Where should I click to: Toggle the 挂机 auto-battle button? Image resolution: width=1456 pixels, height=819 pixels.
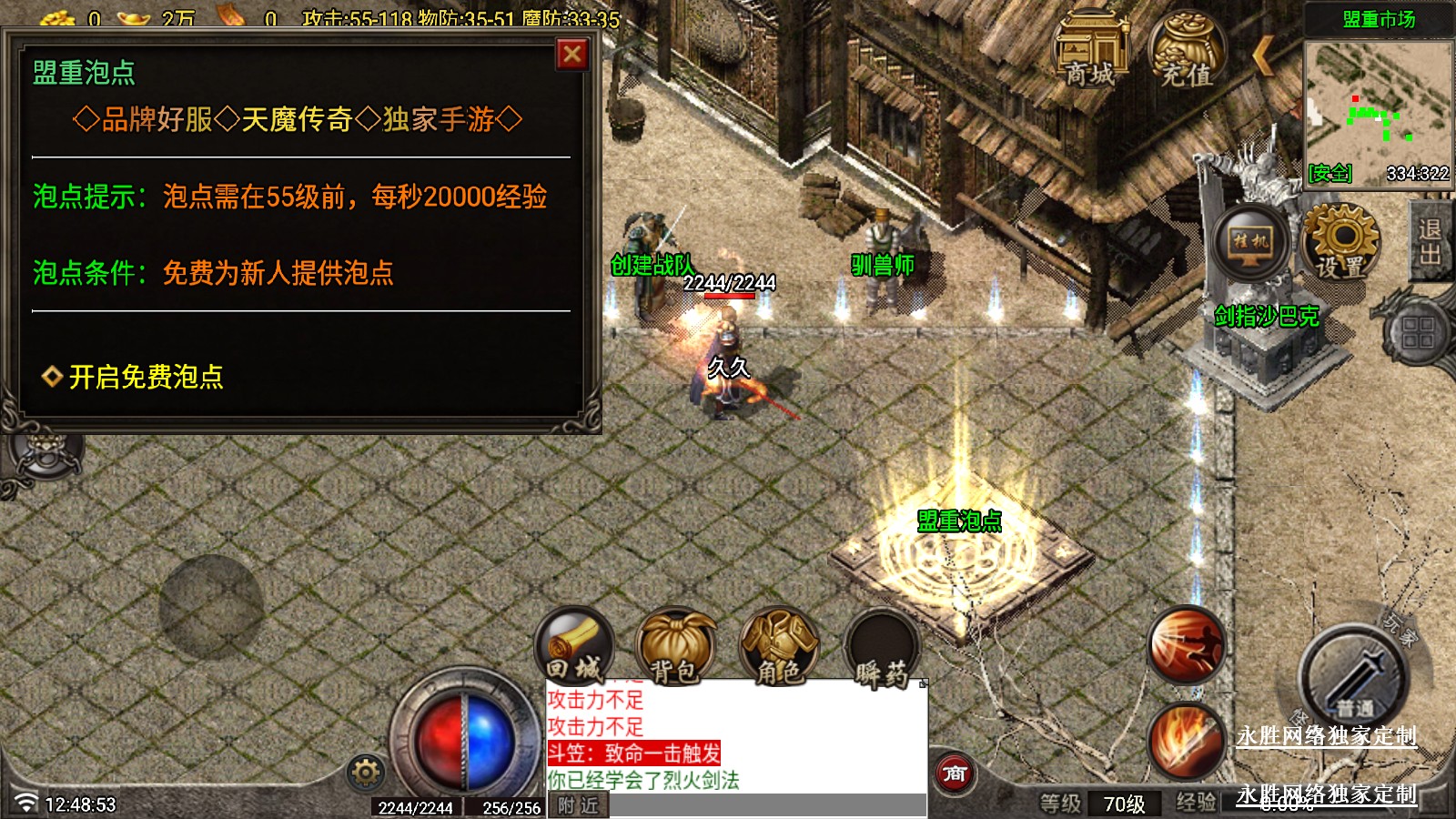[x=1250, y=243]
